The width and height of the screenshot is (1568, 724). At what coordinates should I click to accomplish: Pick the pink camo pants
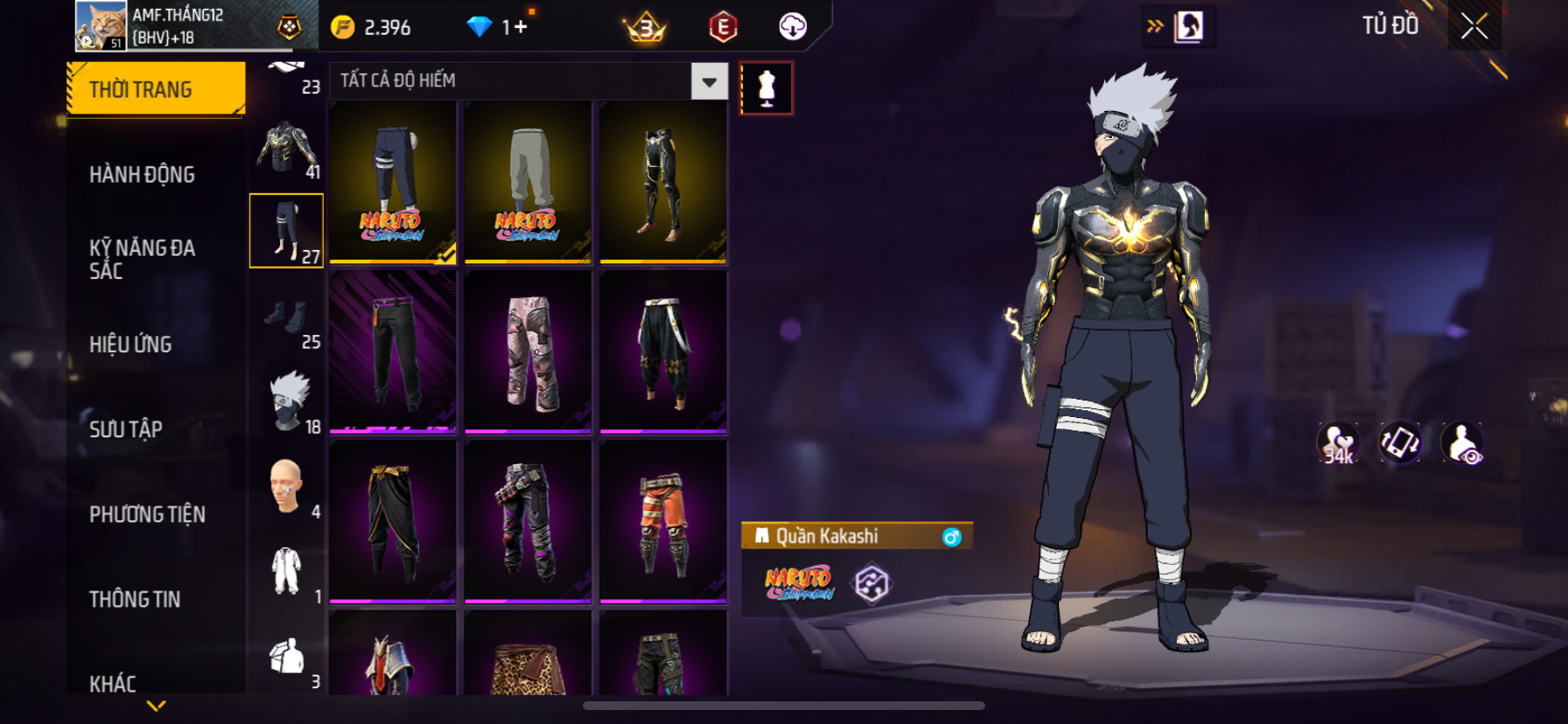(x=528, y=352)
